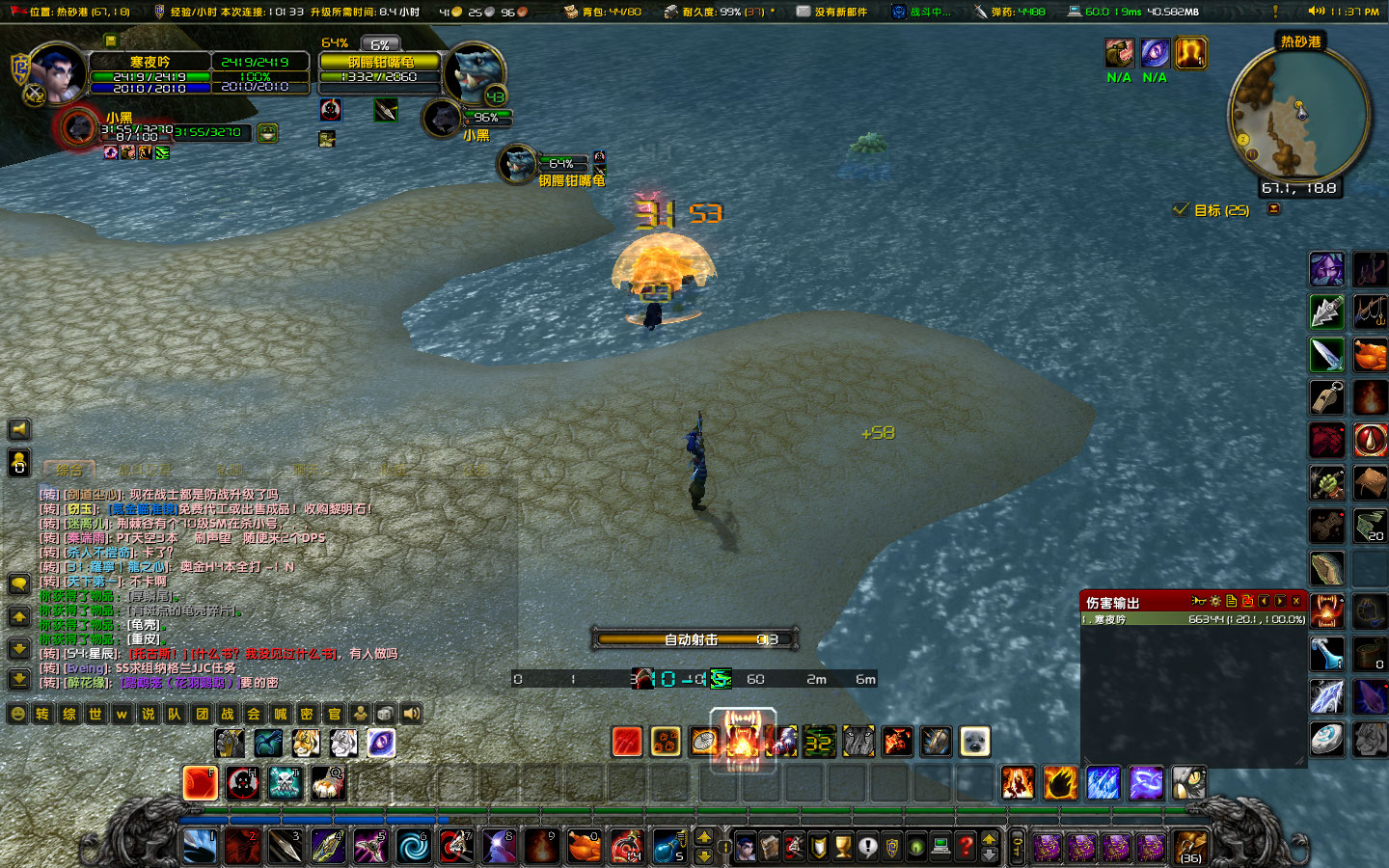Choose the 密 whisper channel button

click(x=307, y=715)
